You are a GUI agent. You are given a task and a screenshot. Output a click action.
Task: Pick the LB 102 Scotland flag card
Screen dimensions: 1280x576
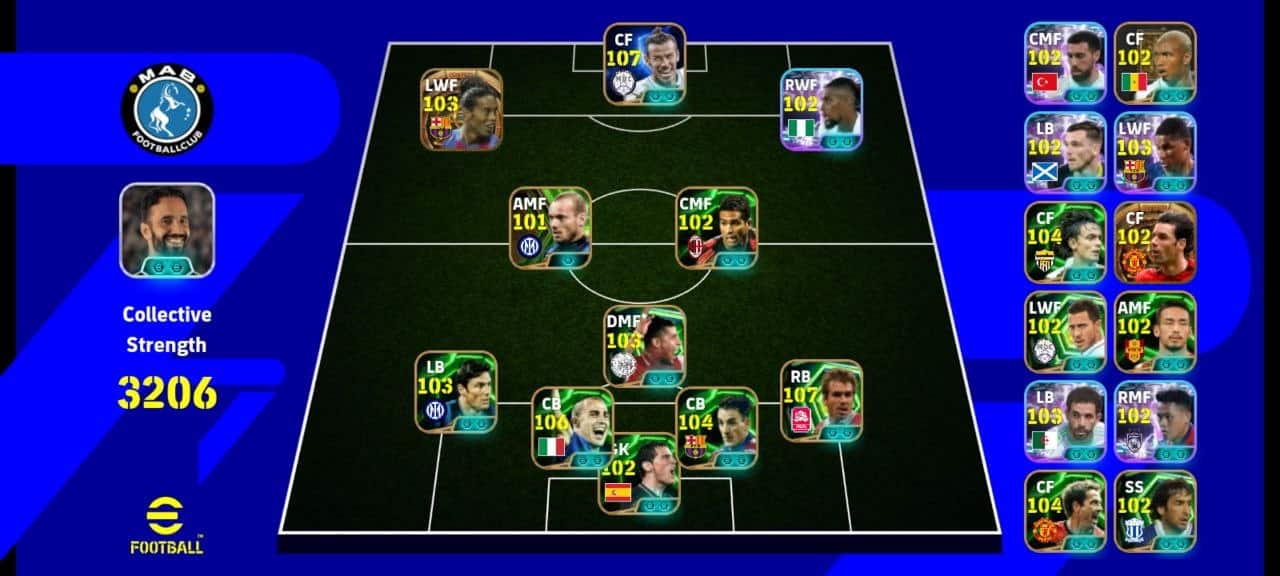(1064, 152)
